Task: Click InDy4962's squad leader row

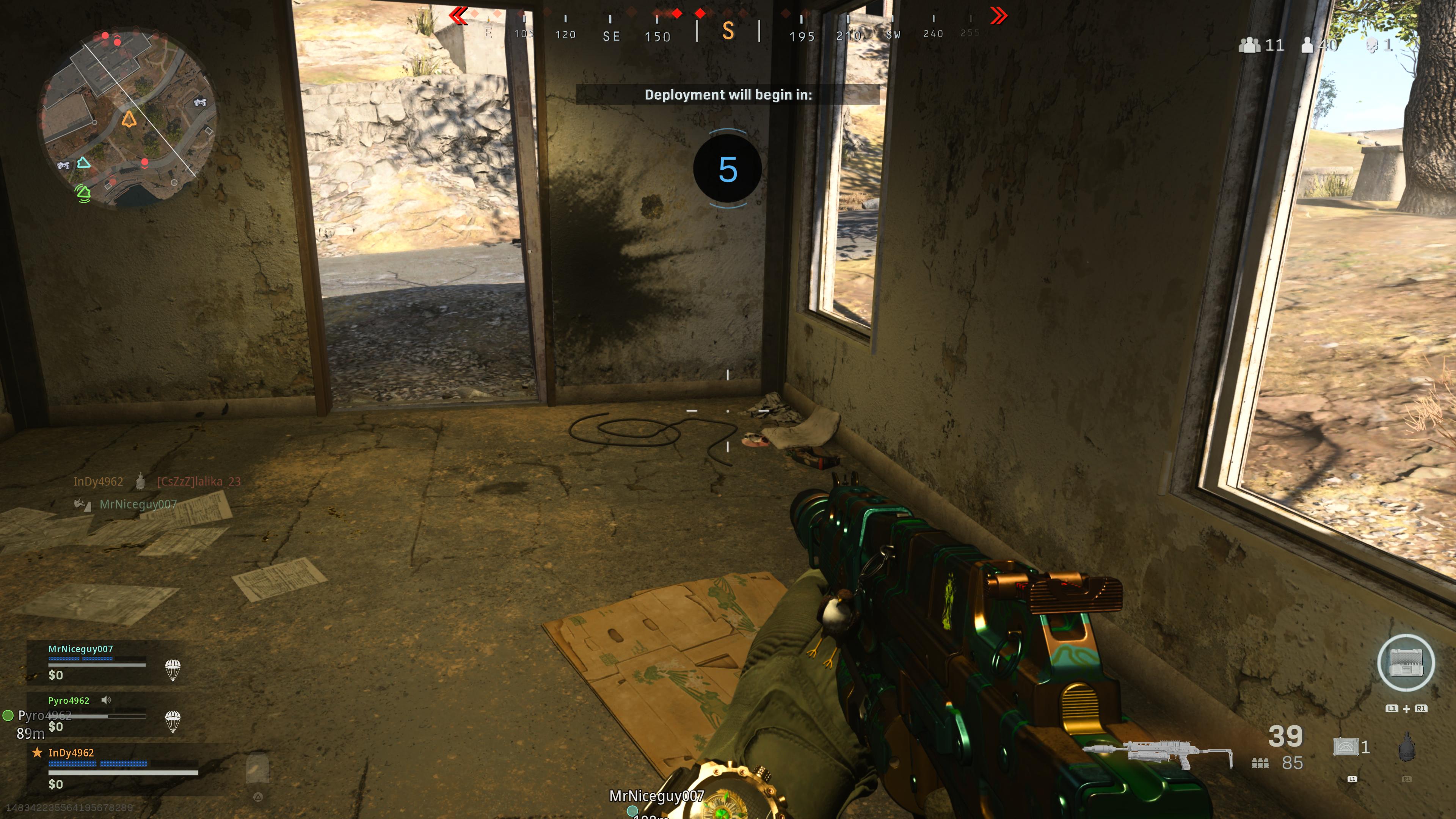Action: pyautogui.click(x=113, y=767)
